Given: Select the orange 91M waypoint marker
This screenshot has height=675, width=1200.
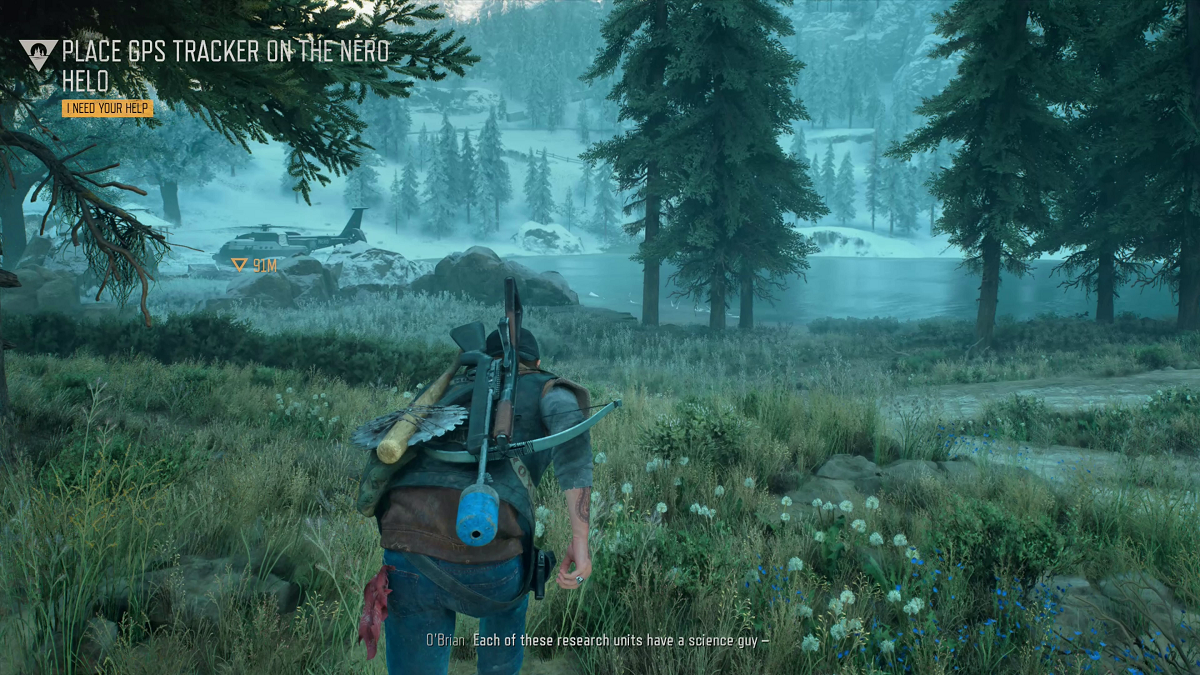Looking at the screenshot, I should click(239, 265).
